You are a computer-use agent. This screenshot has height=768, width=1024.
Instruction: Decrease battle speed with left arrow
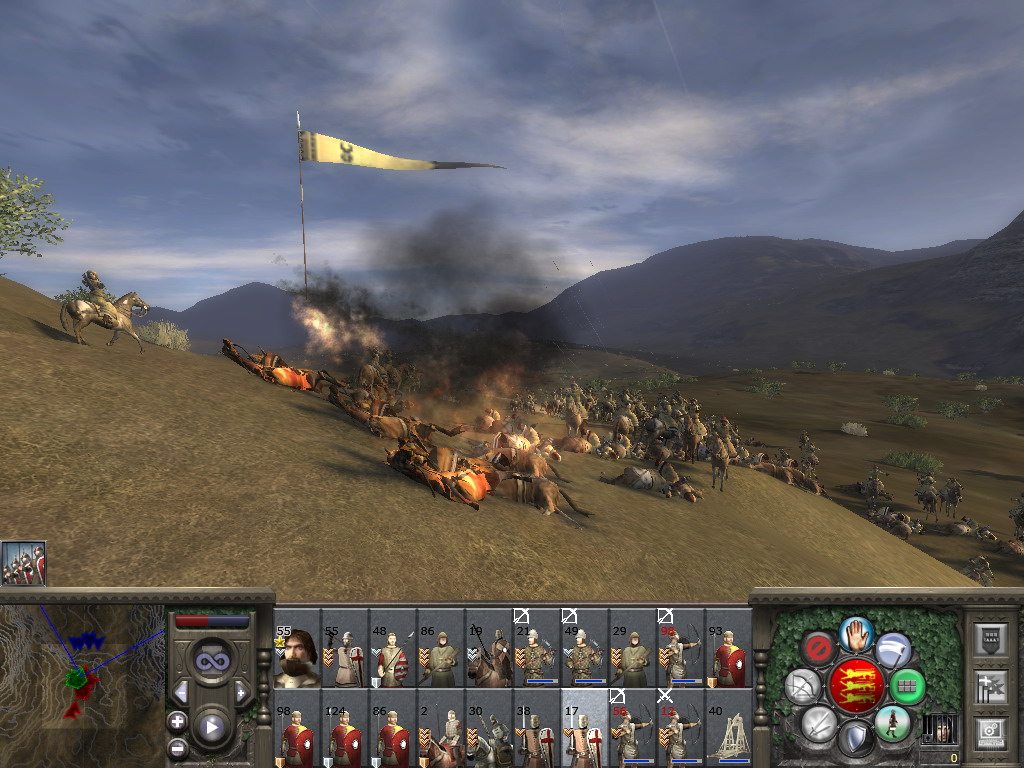[181, 692]
